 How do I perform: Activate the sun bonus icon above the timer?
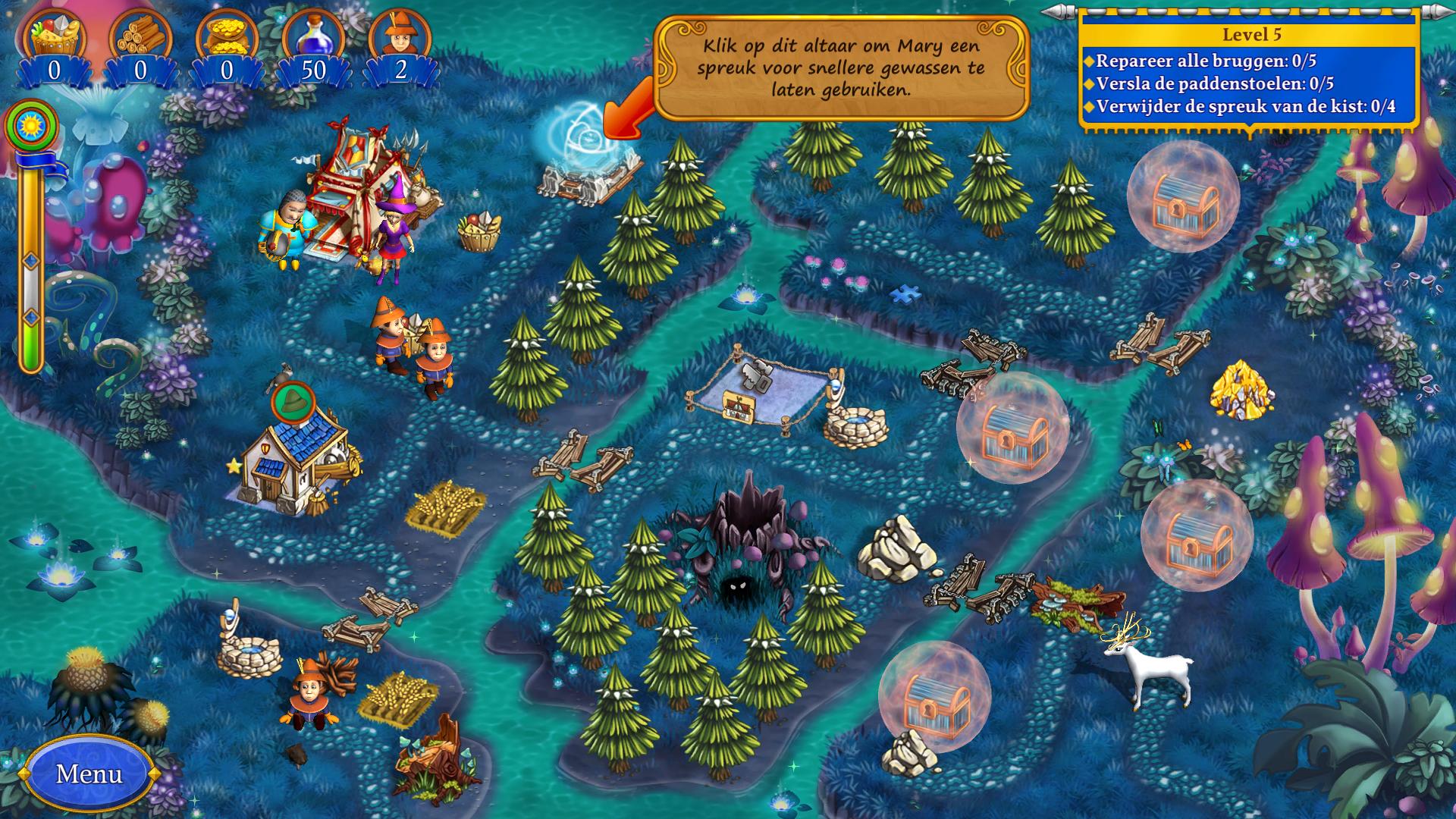click(x=31, y=125)
